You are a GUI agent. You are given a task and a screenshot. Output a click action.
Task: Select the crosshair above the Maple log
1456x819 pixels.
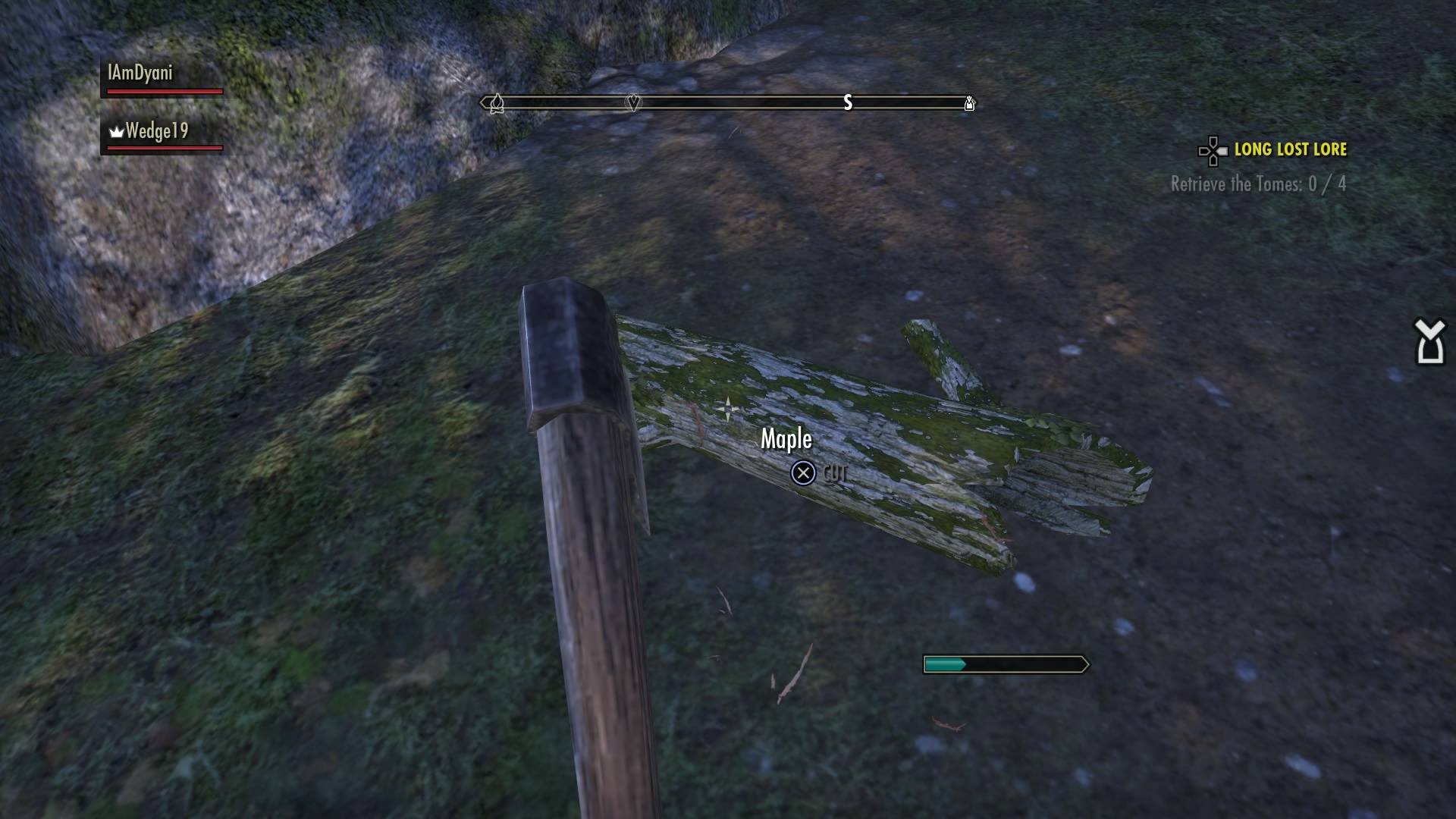click(x=727, y=408)
